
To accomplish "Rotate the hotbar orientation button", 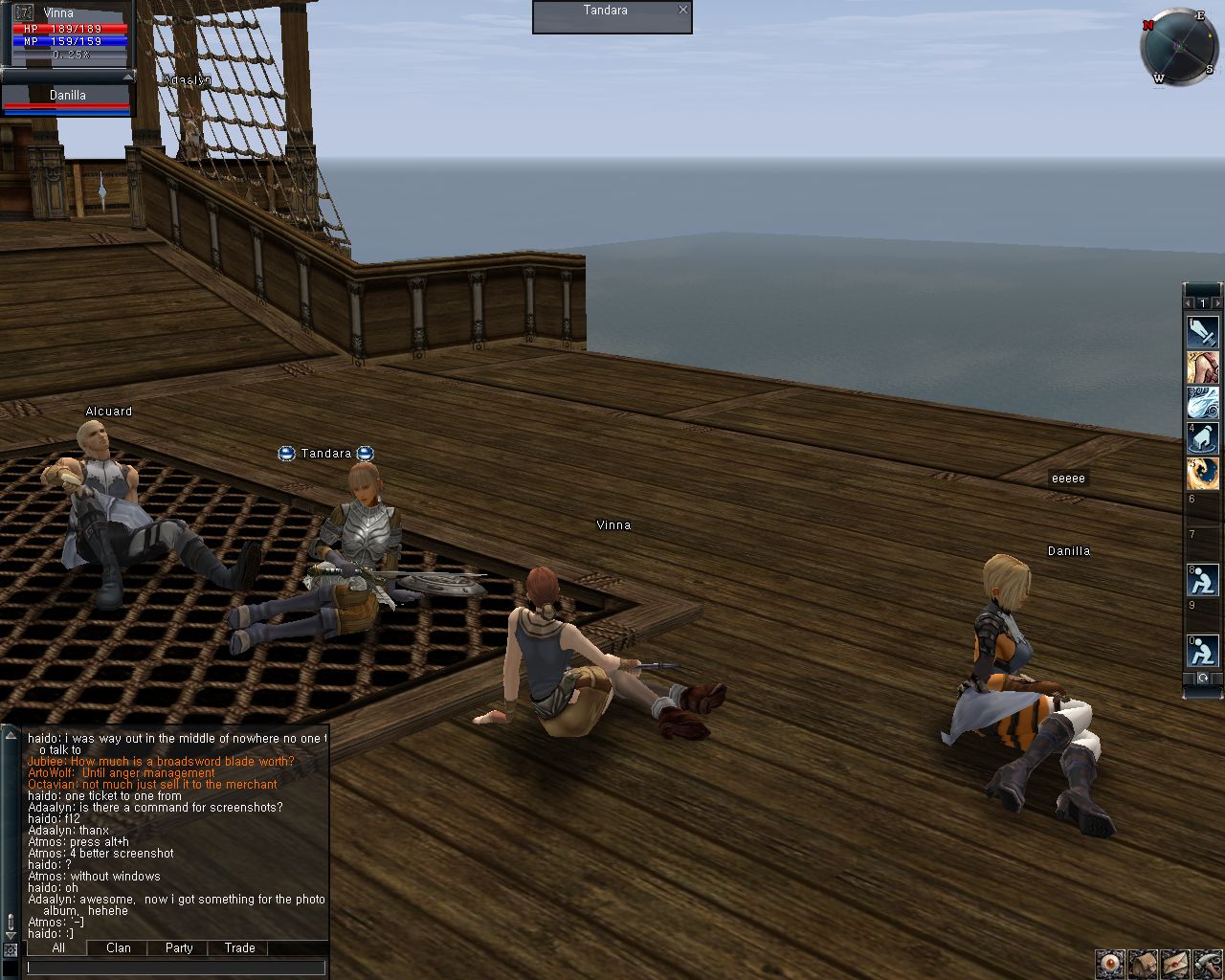I will pos(1203,679).
